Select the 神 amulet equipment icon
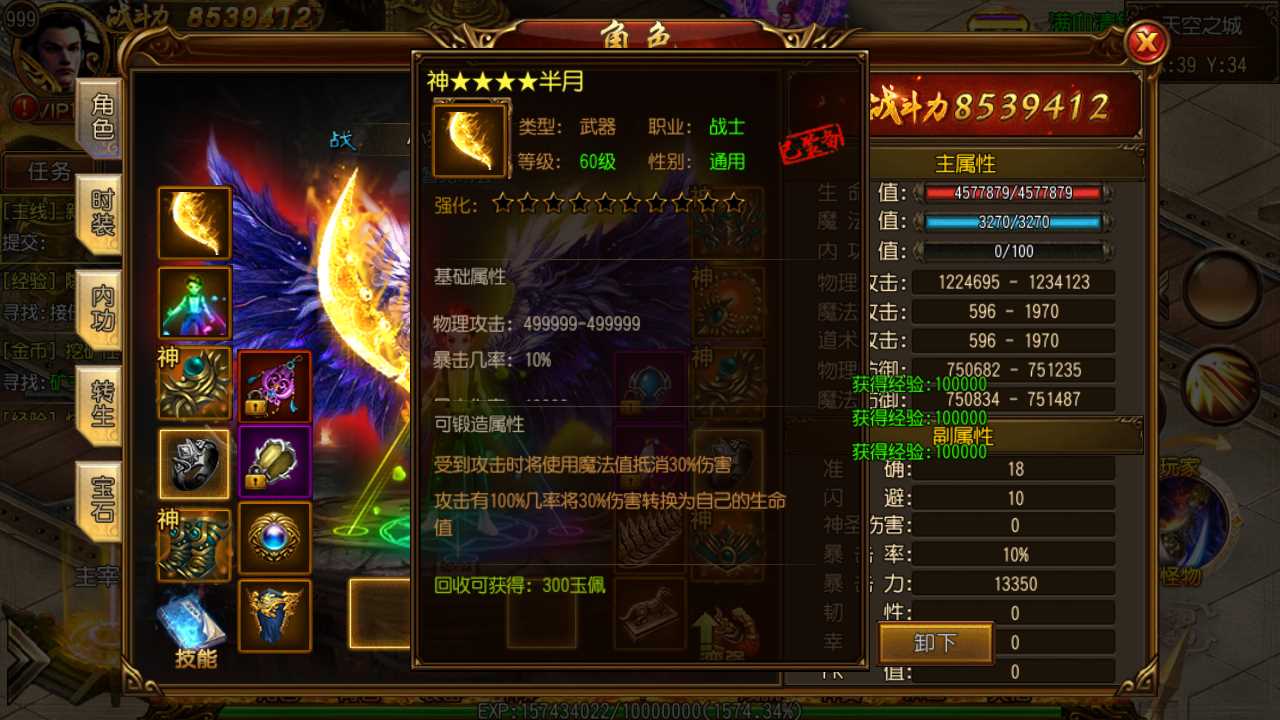Screen dimensions: 1280x720 click(194, 383)
